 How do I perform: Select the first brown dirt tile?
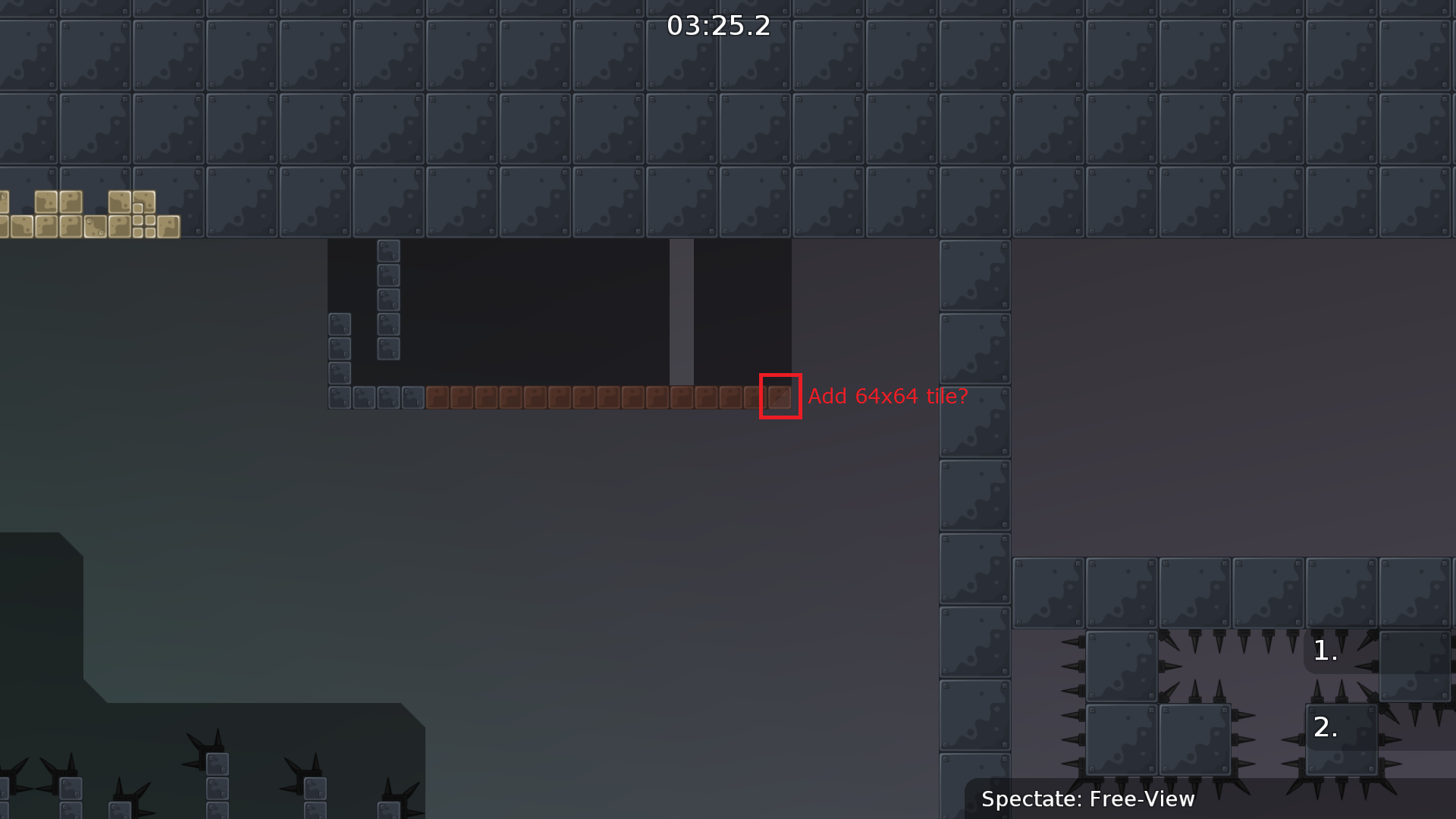click(x=438, y=396)
